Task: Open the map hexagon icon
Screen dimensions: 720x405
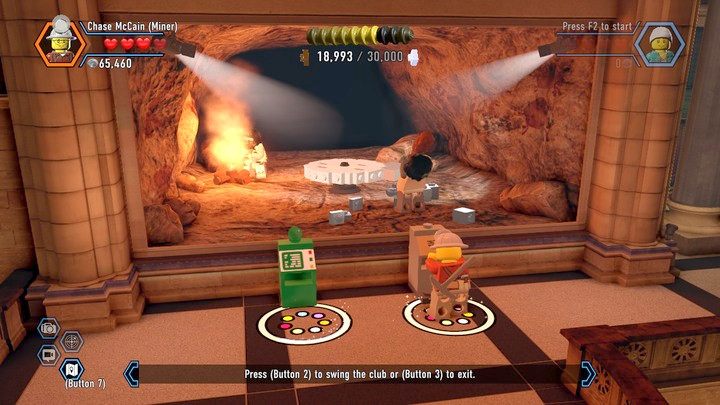Action: click(x=72, y=368)
